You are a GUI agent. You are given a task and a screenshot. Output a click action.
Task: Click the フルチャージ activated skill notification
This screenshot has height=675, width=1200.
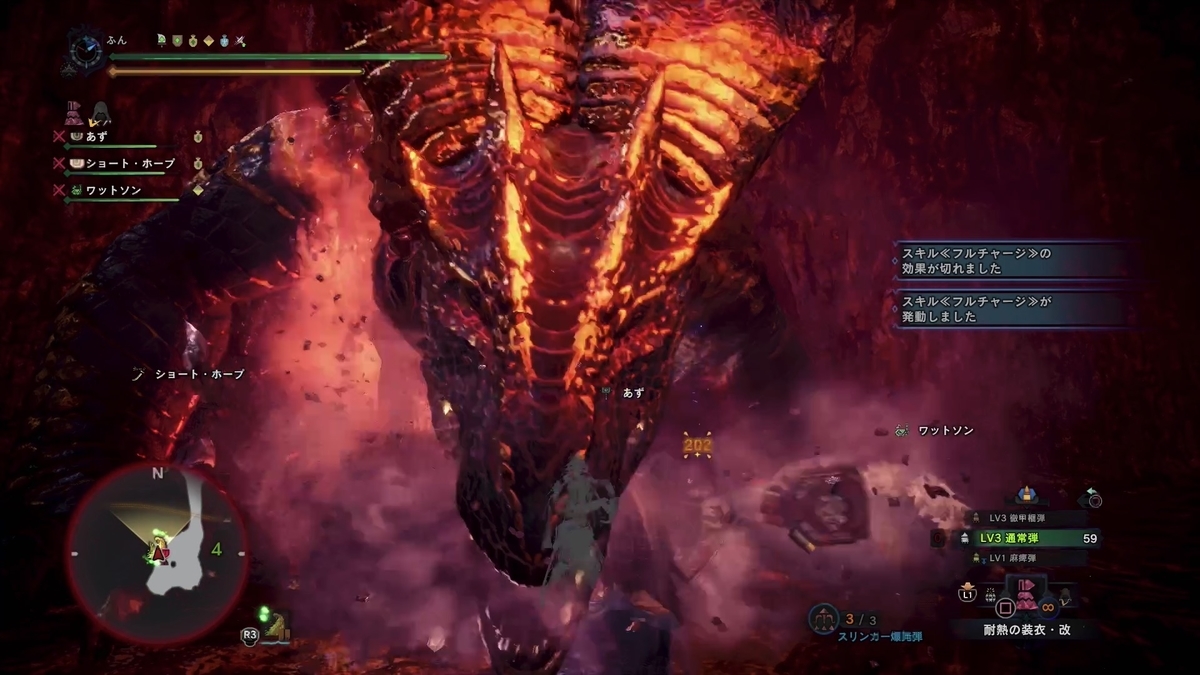tap(1012, 308)
